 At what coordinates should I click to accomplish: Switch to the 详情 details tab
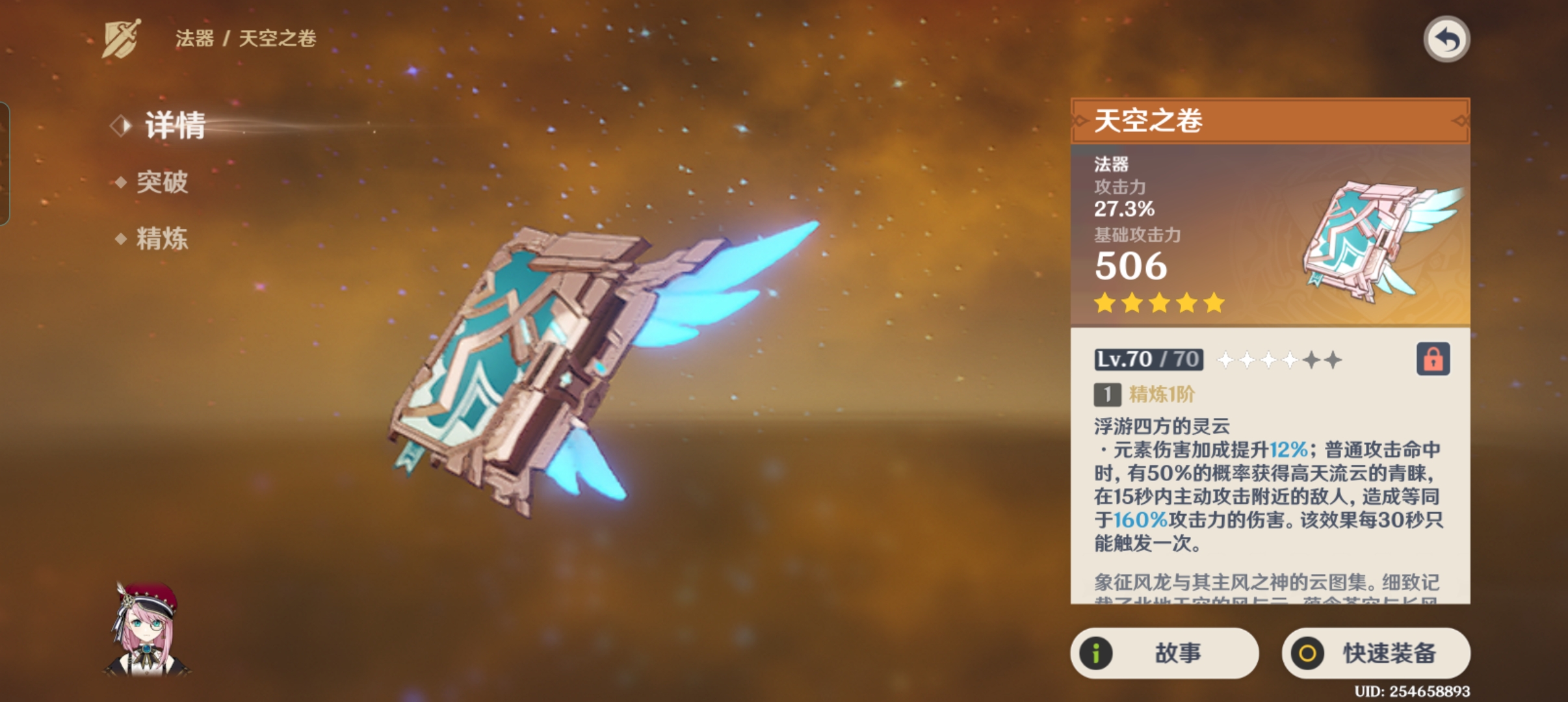coord(174,125)
